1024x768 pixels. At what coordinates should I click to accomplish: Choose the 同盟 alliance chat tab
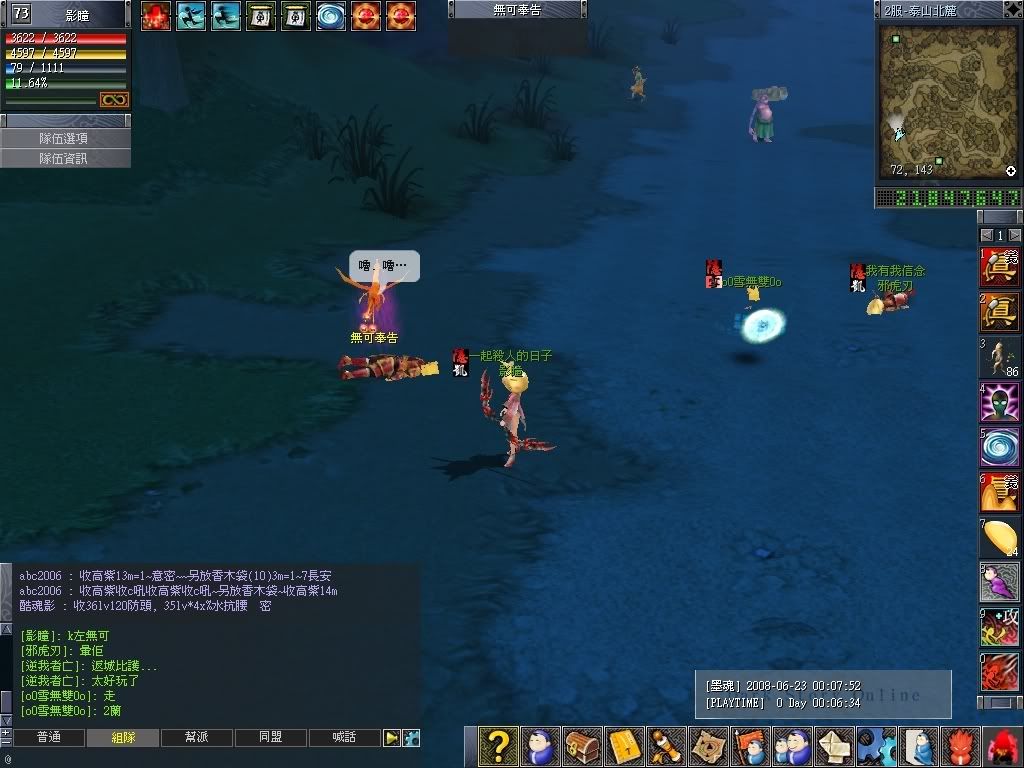[270, 737]
